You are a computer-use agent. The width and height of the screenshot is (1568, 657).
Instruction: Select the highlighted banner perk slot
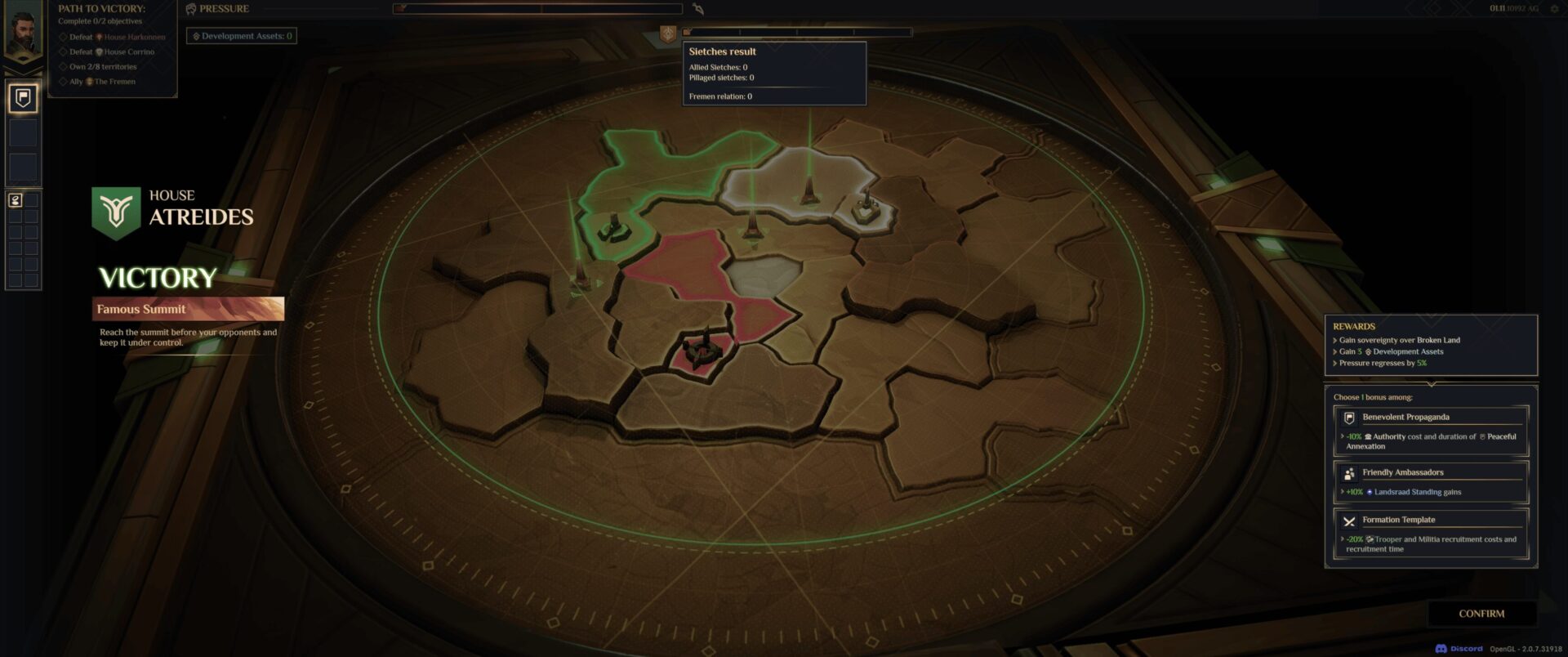click(x=23, y=98)
